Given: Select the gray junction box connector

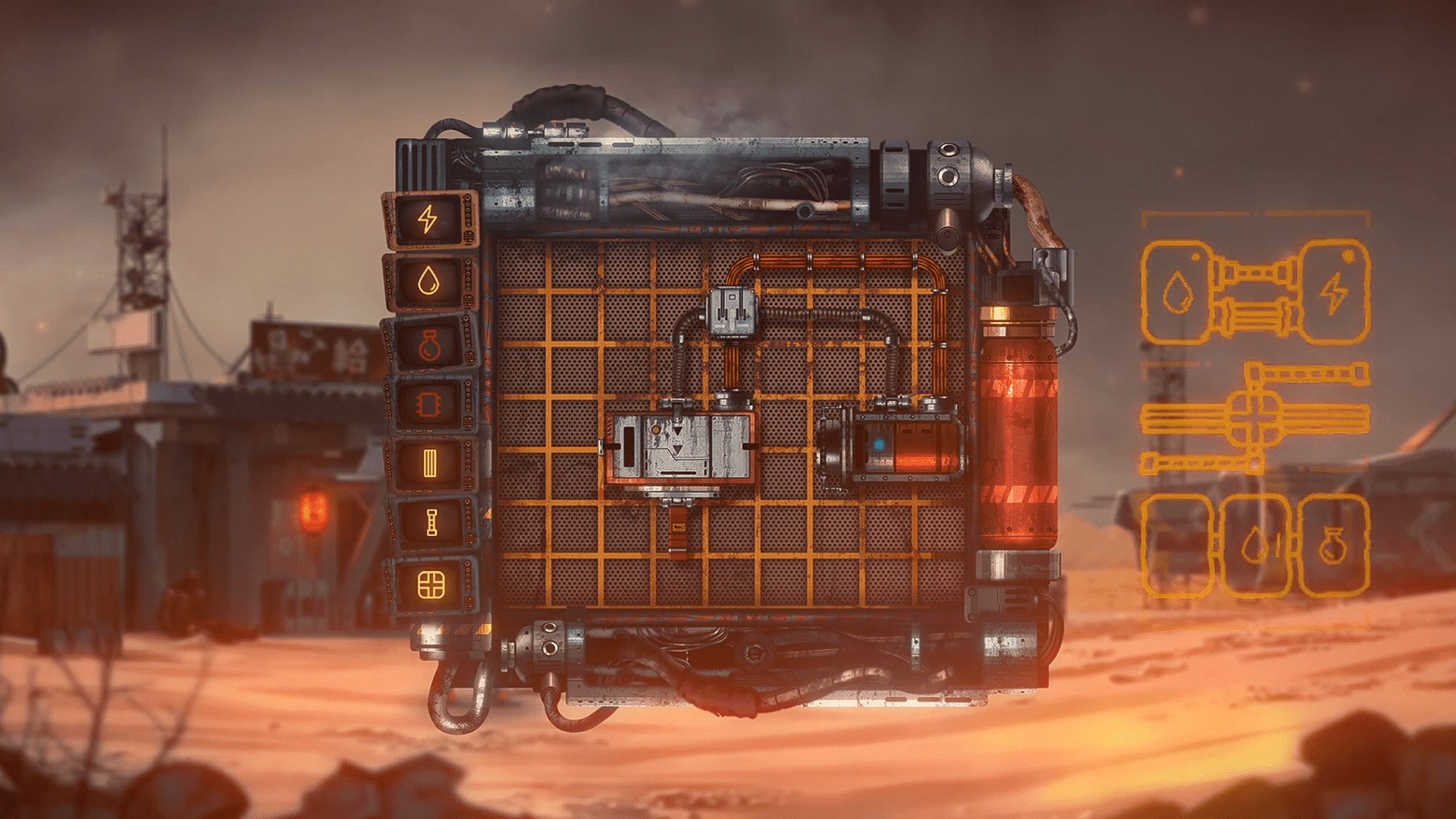Looking at the screenshot, I should [x=731, y=312].
